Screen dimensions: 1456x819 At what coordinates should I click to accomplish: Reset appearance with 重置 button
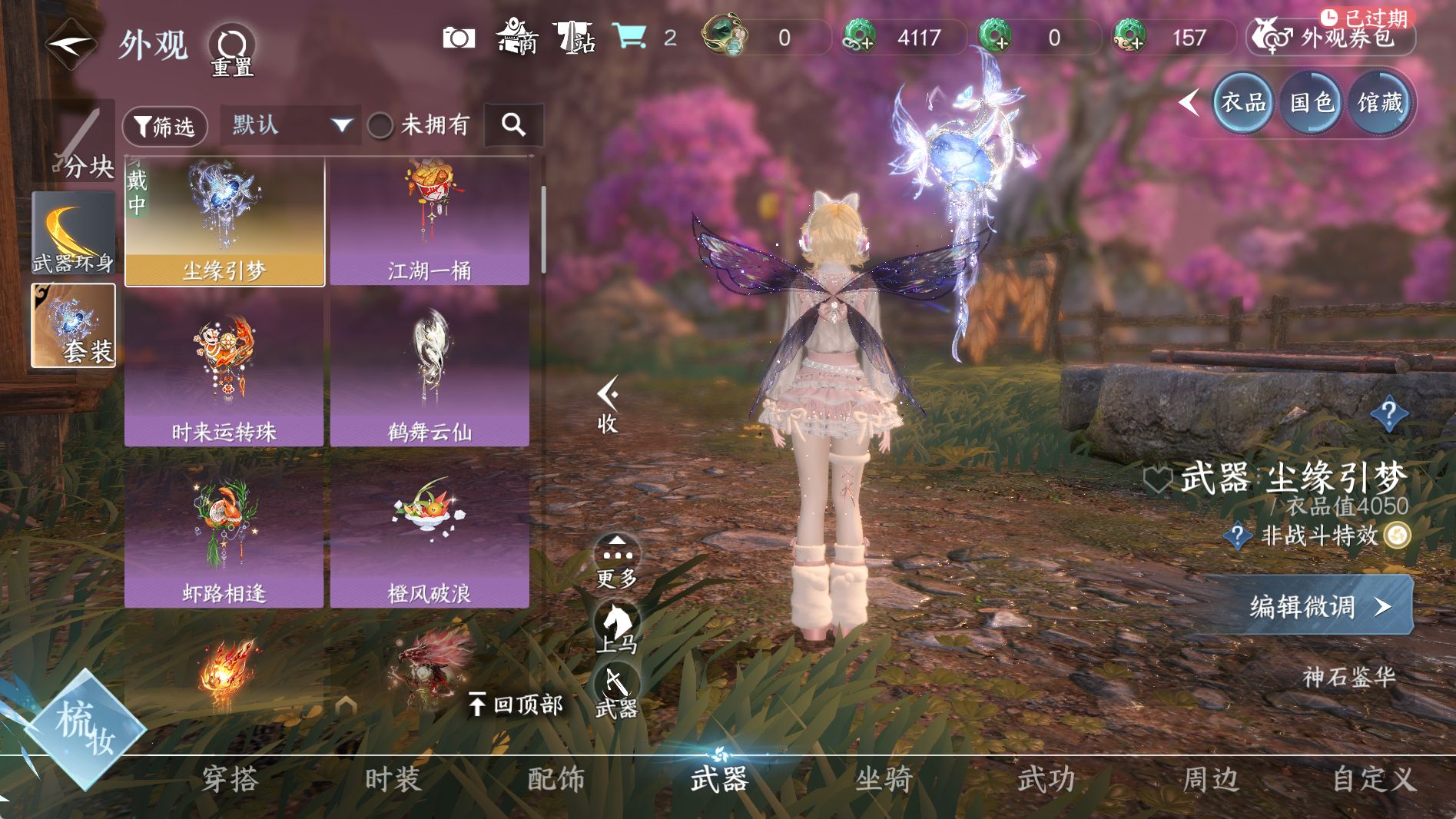pos(232,51)
